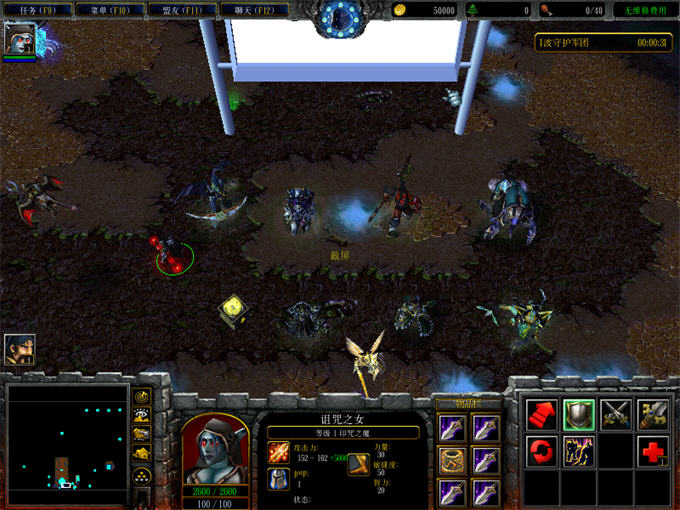Open hero skills with the red cross
The height and width of the screenshot is (510, 680).
click(655, 452)
